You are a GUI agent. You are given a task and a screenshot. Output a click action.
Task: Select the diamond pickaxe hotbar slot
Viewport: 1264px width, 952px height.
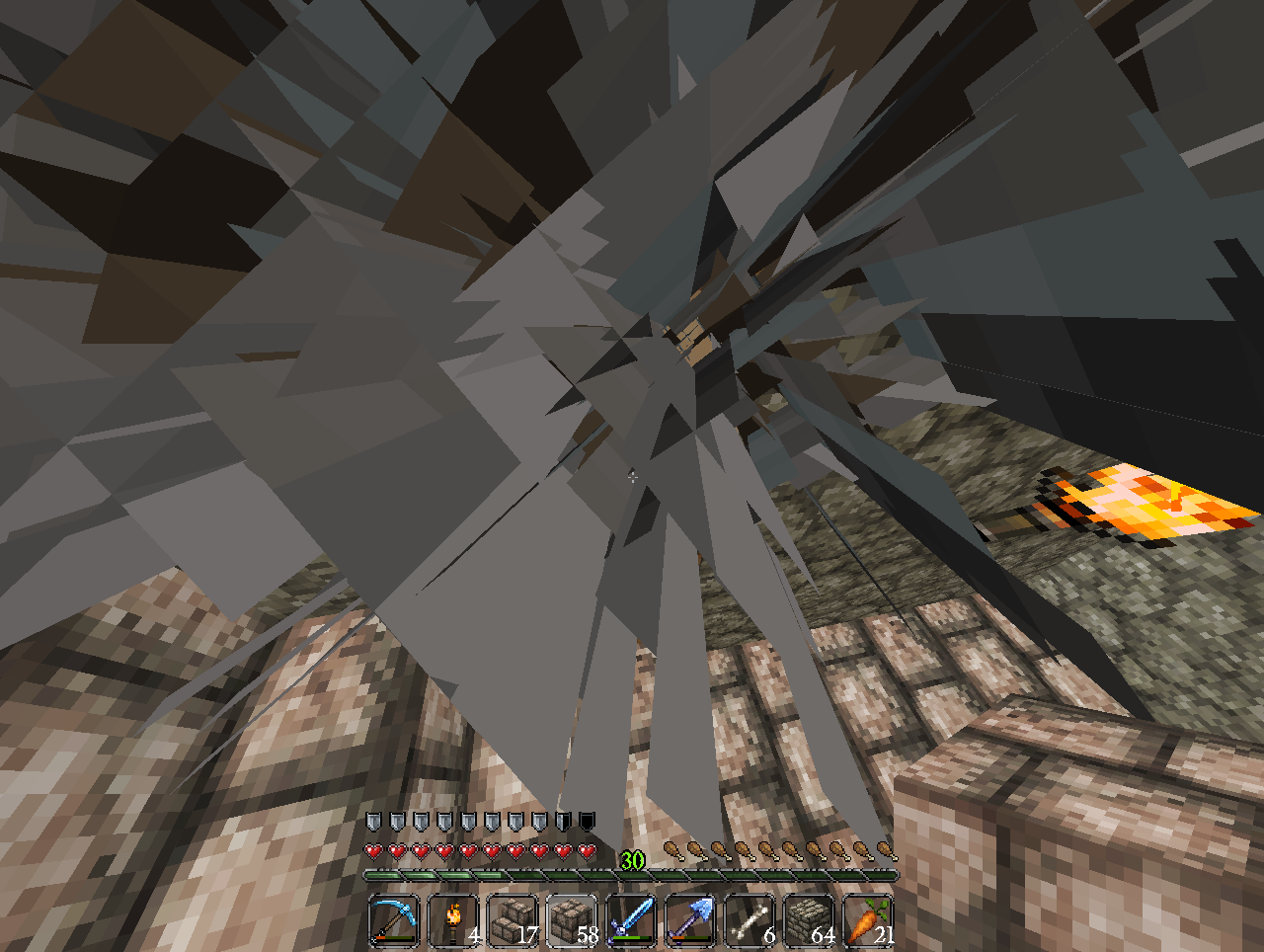click(x=394, y=920)
